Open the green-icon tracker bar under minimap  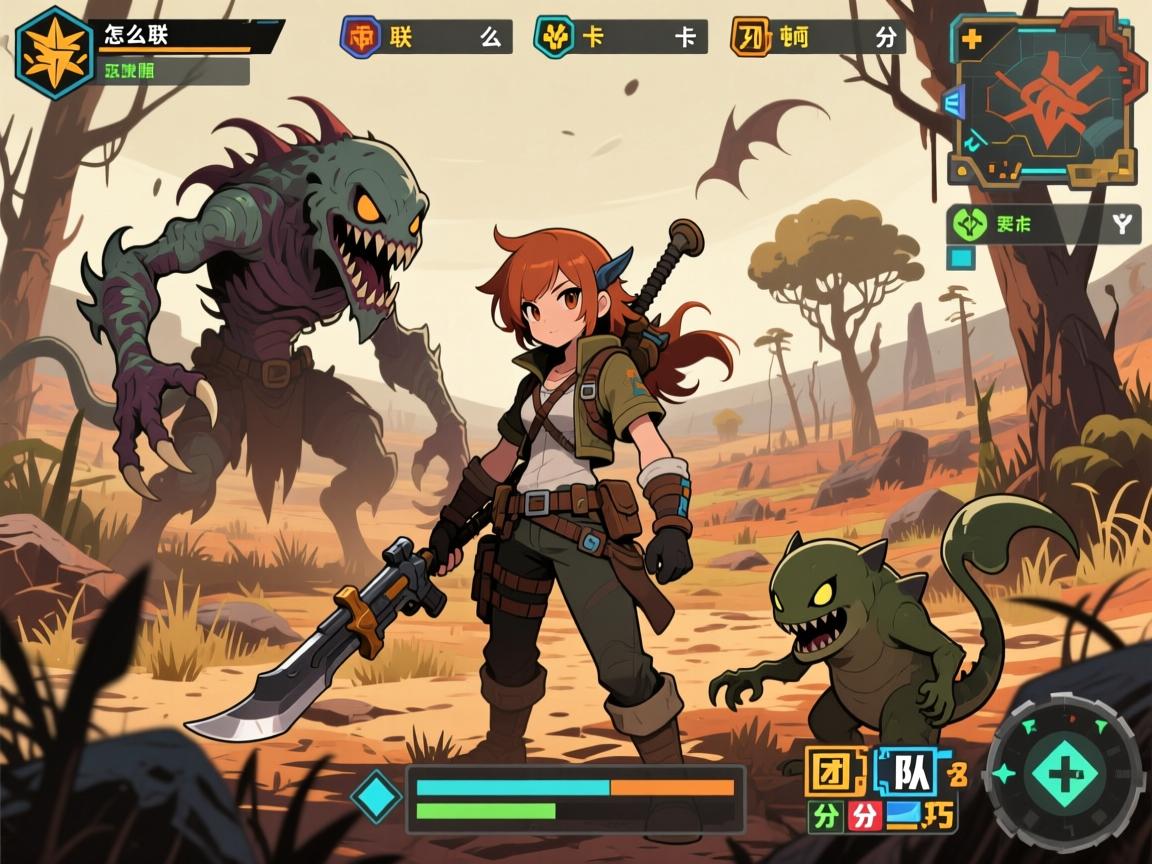[1043, 225]
